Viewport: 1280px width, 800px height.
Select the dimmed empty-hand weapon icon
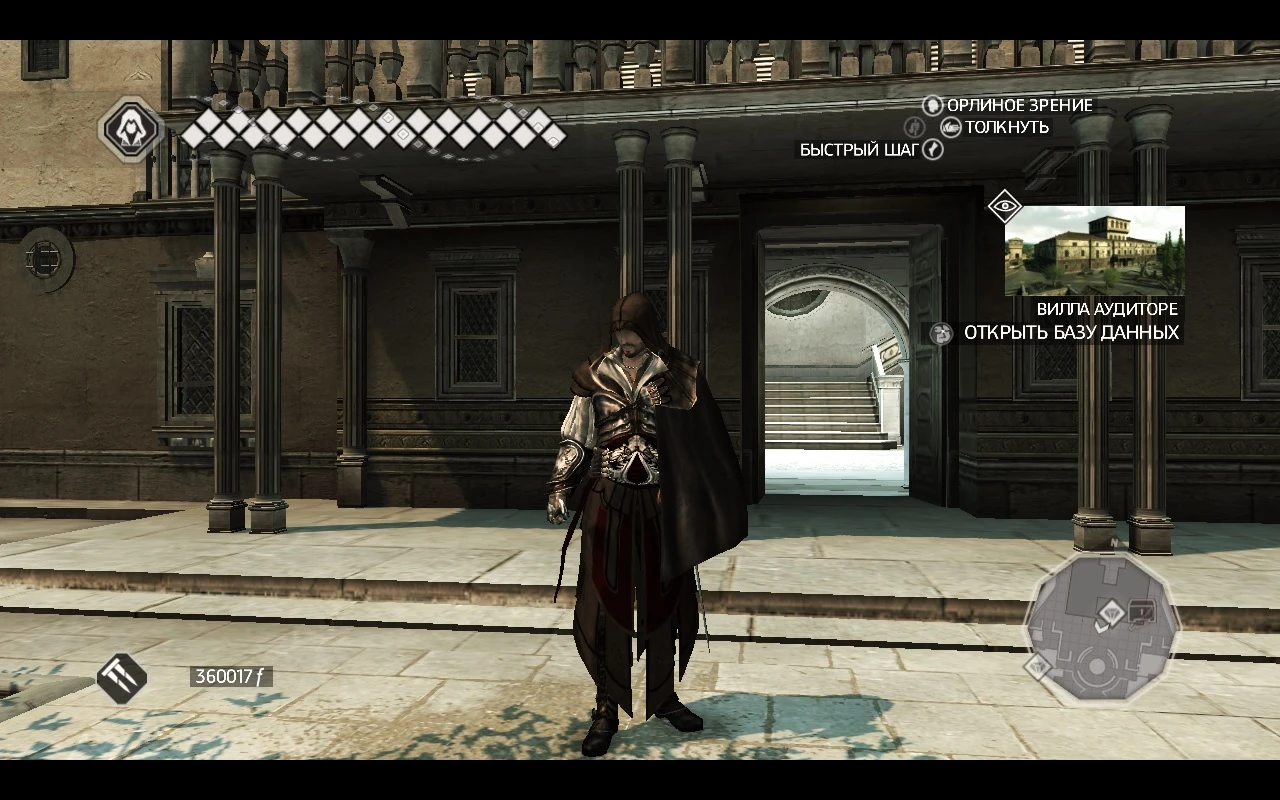(913, 126)
